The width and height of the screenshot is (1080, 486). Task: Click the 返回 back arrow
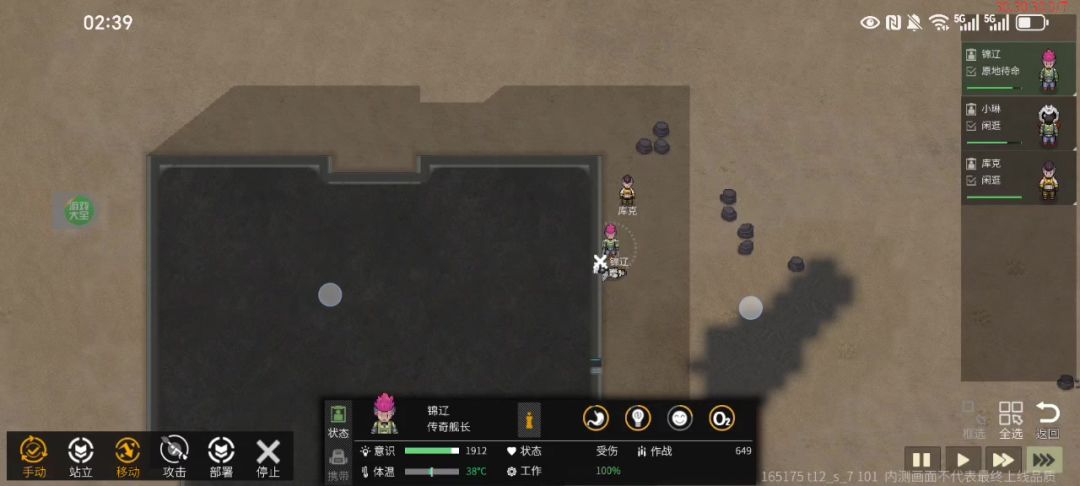pyautogui.click(x=1047, y=420)
